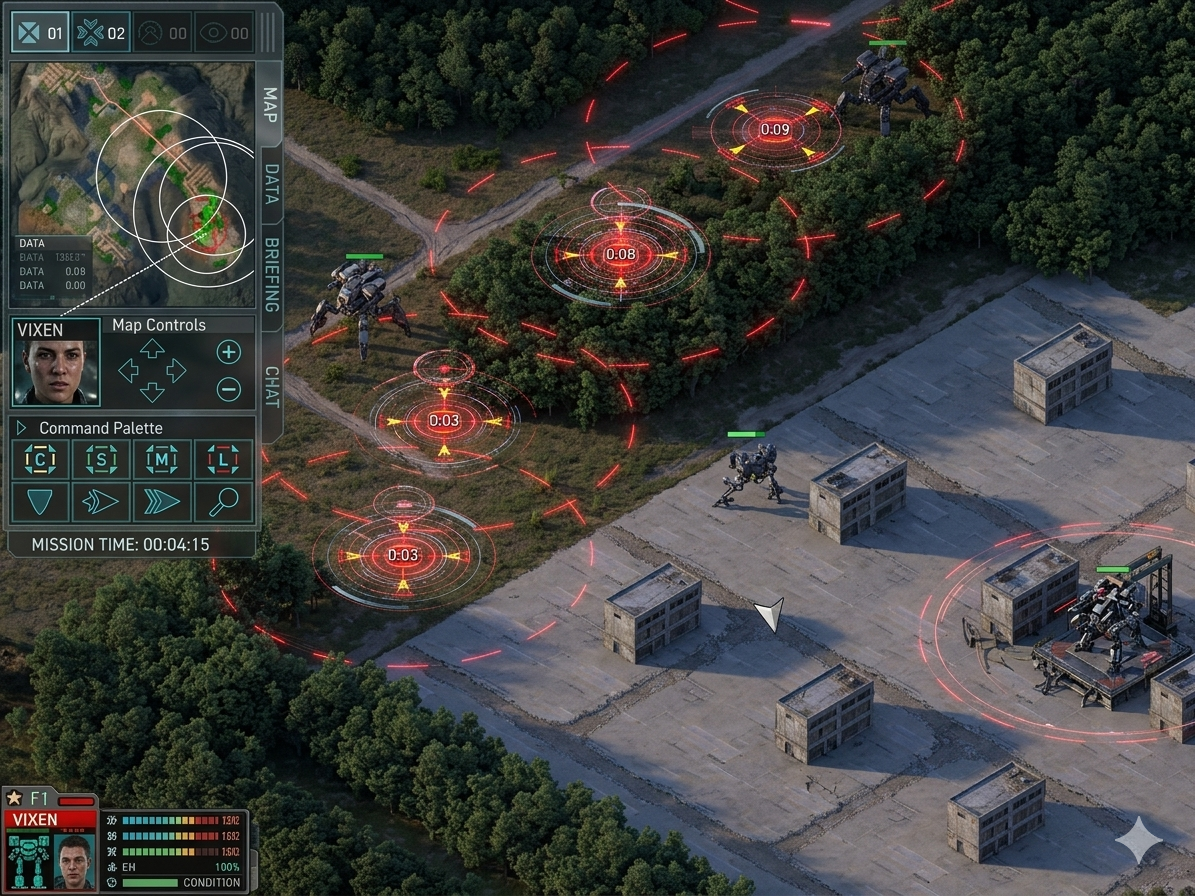Click on the tactical minimap
Image resolution: width=1195 pixels, height=896 pixels.
point(132,184)
